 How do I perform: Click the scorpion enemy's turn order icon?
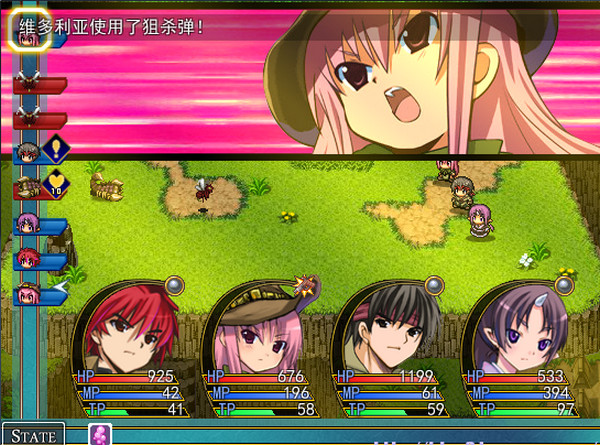pyautogui.click(x=27, y=185)
